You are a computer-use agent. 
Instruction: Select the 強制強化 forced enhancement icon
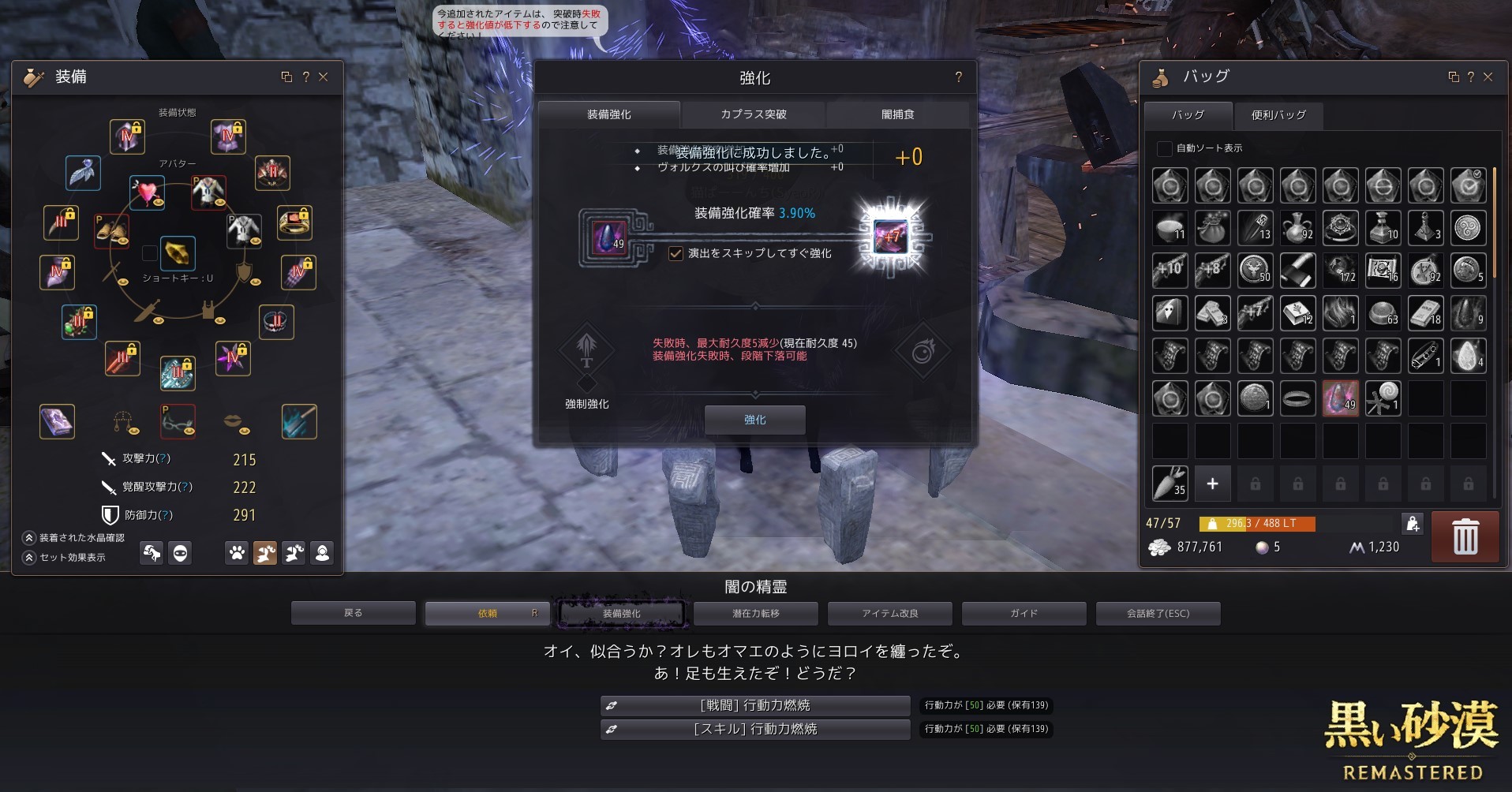click(586, 350)
